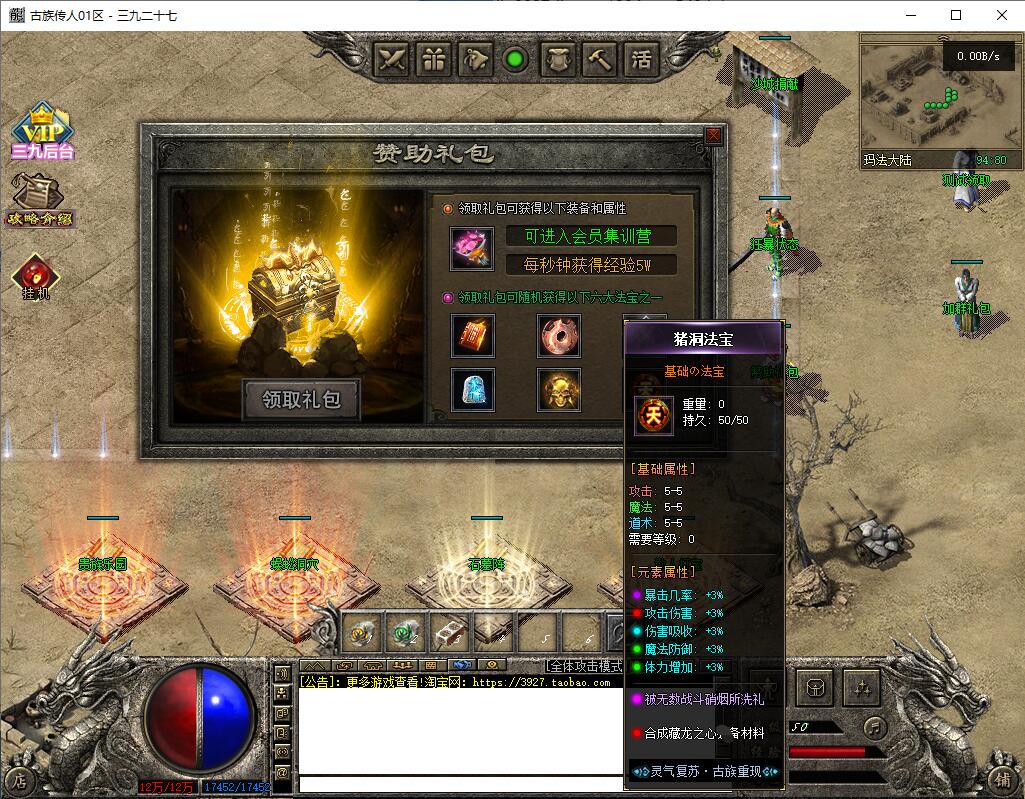1025x799 pixels.
Task: Claim the gift pack with 领取礼包
Action: (302, 399)
